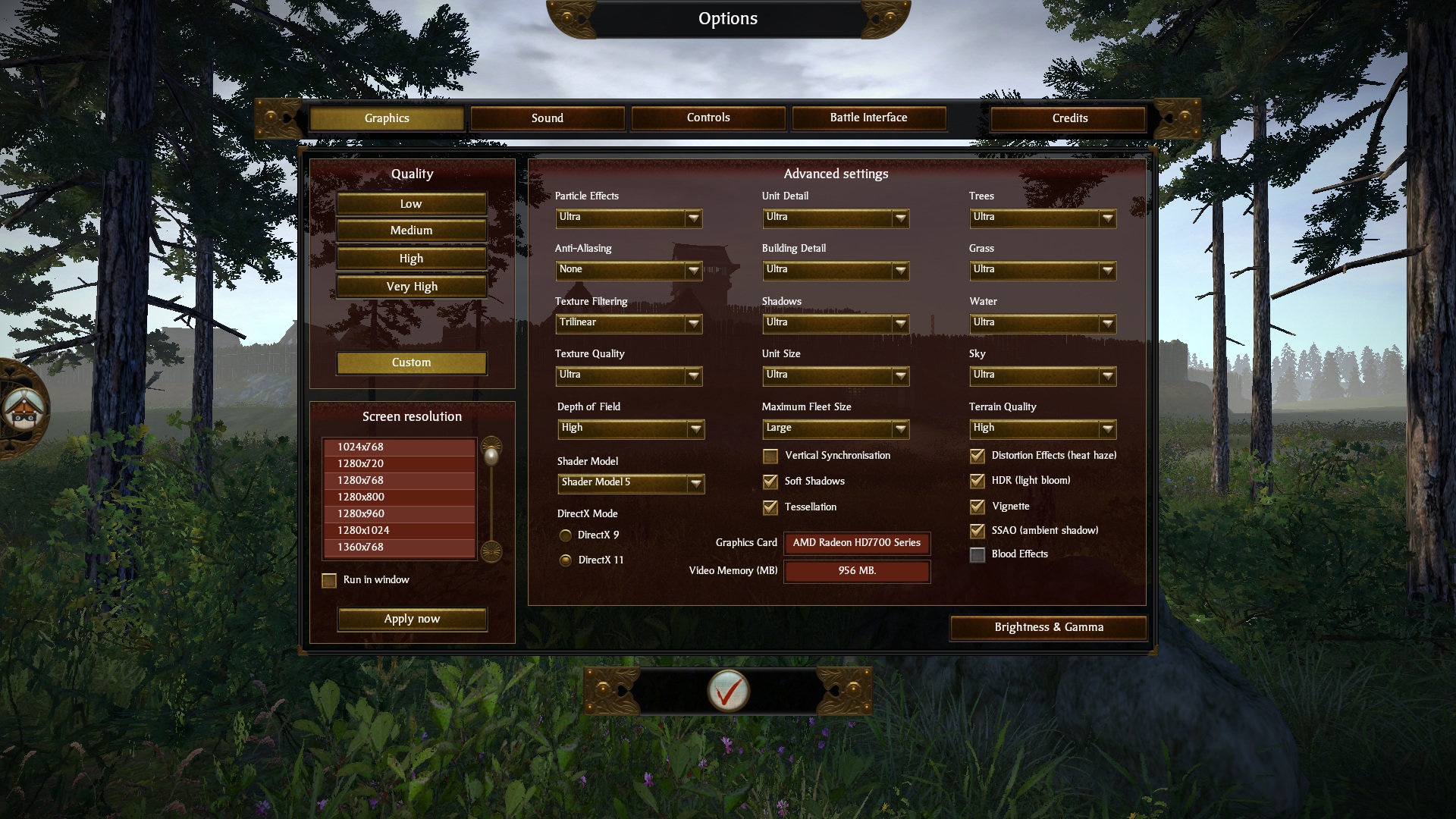Open the Credits tab
The width and height of the screenshot is (1456, 819).
point(1069,118)
